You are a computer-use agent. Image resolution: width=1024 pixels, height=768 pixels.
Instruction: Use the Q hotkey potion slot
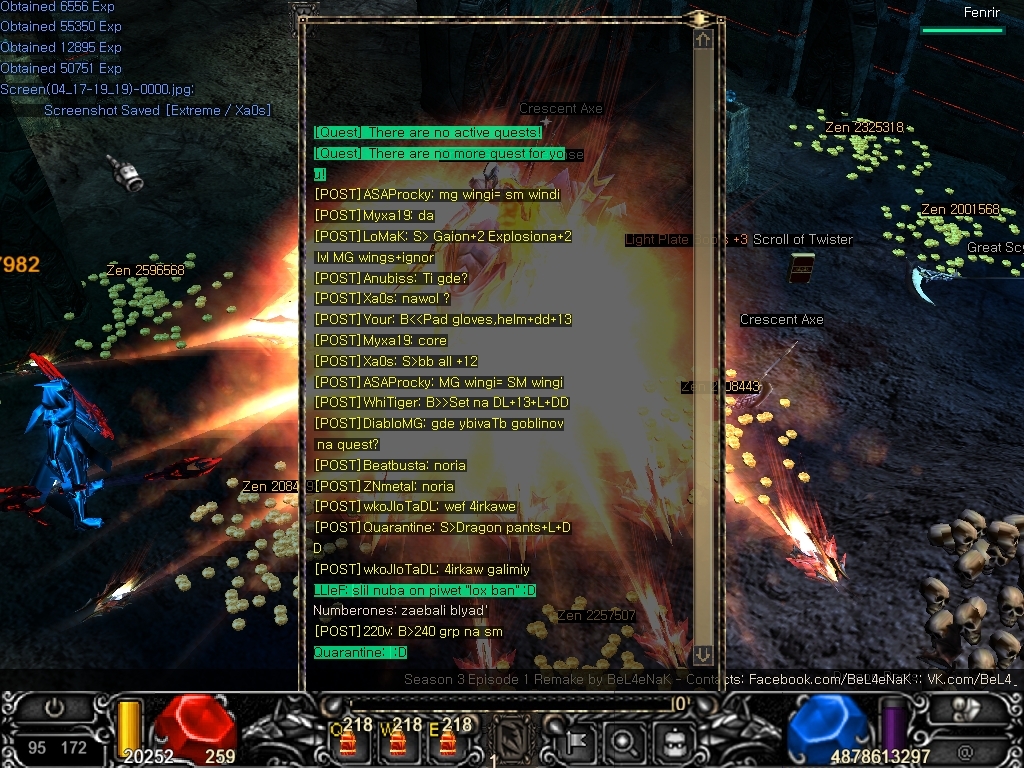348,740
